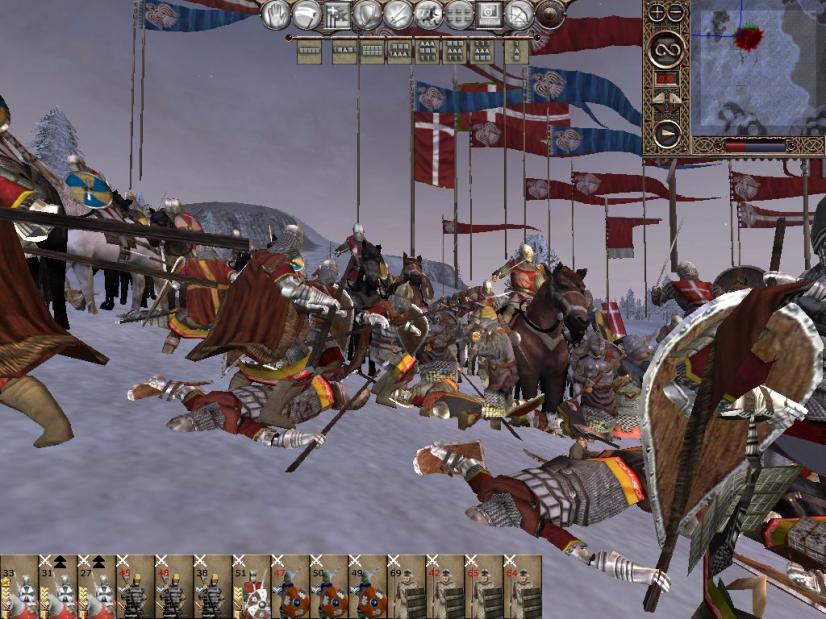
Task: Zoom in the minimap with plus
Action: coord(657,13)
